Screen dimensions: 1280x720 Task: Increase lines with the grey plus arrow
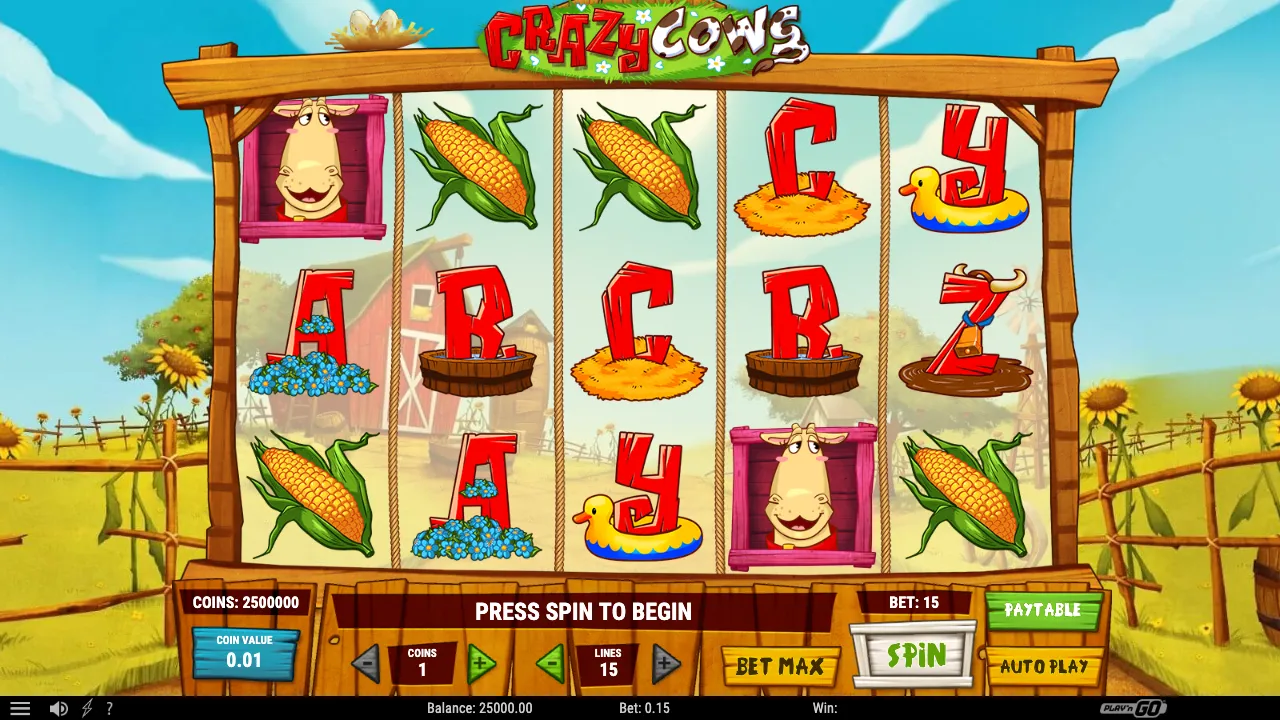(x=666, y=663)
